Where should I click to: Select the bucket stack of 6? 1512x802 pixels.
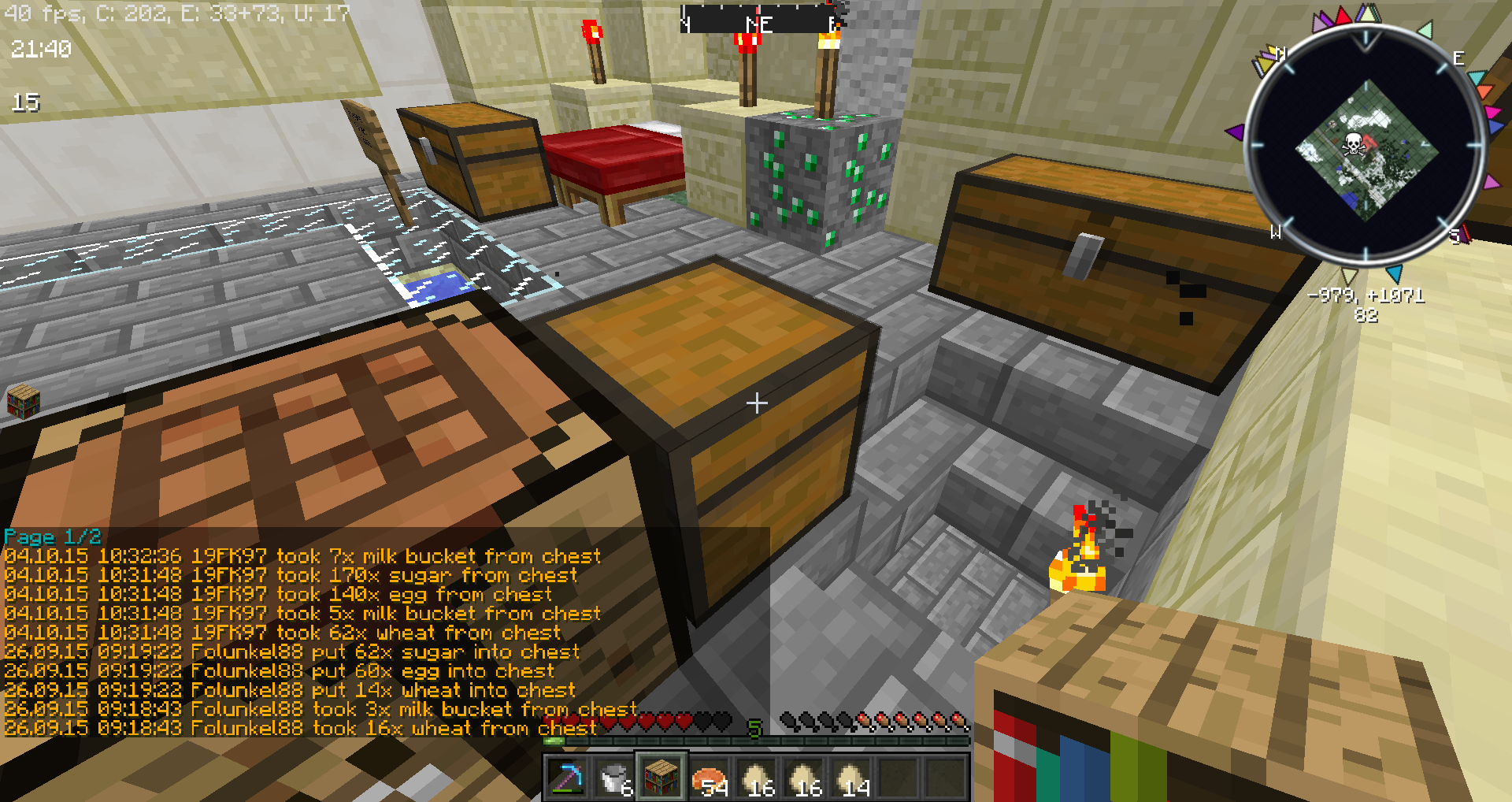614,778
